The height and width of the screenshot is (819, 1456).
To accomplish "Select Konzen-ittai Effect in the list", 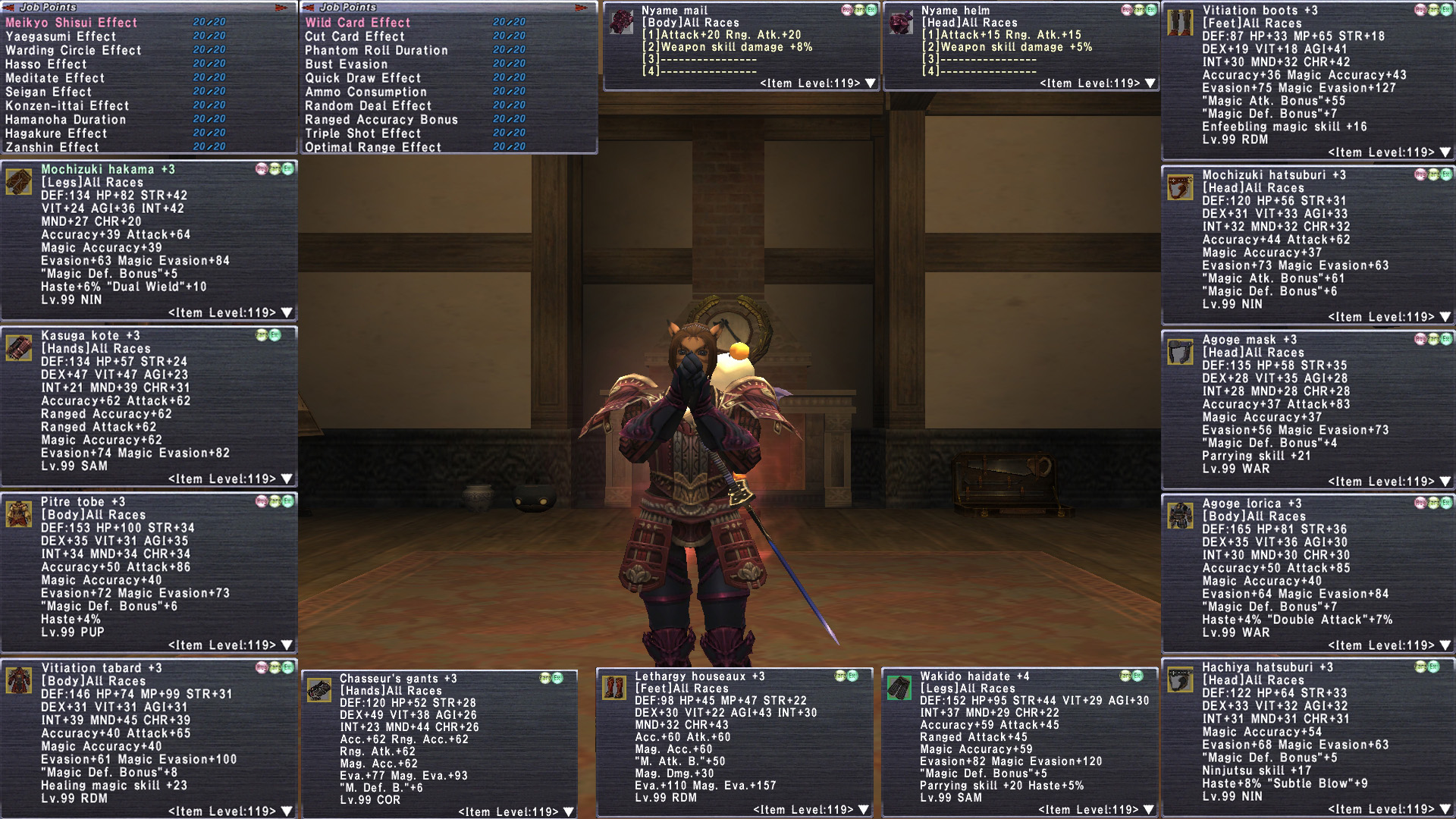I will point(67,105).
